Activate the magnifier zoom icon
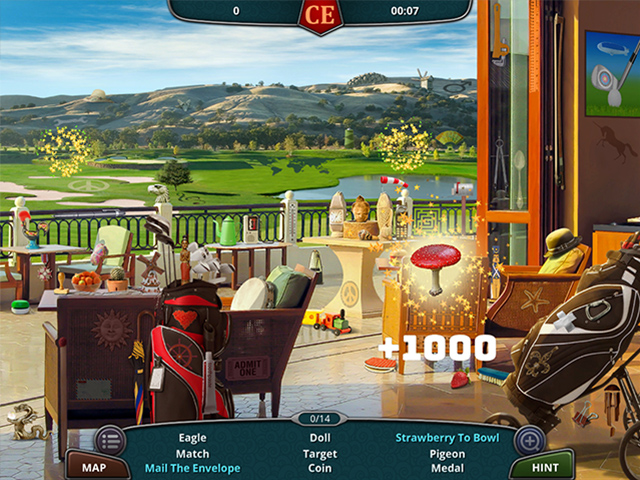The image size is (640, 480). [529, 439]
